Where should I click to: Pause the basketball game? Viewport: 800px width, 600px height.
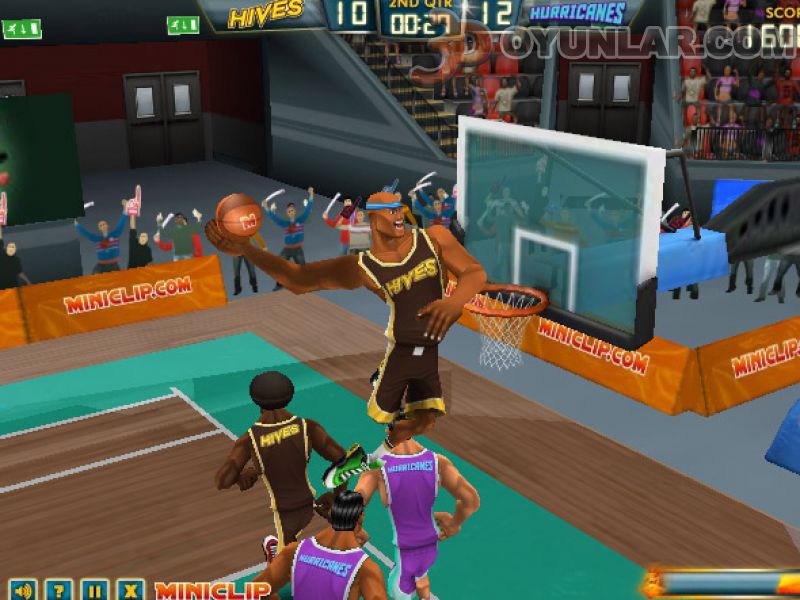[94, 590]
